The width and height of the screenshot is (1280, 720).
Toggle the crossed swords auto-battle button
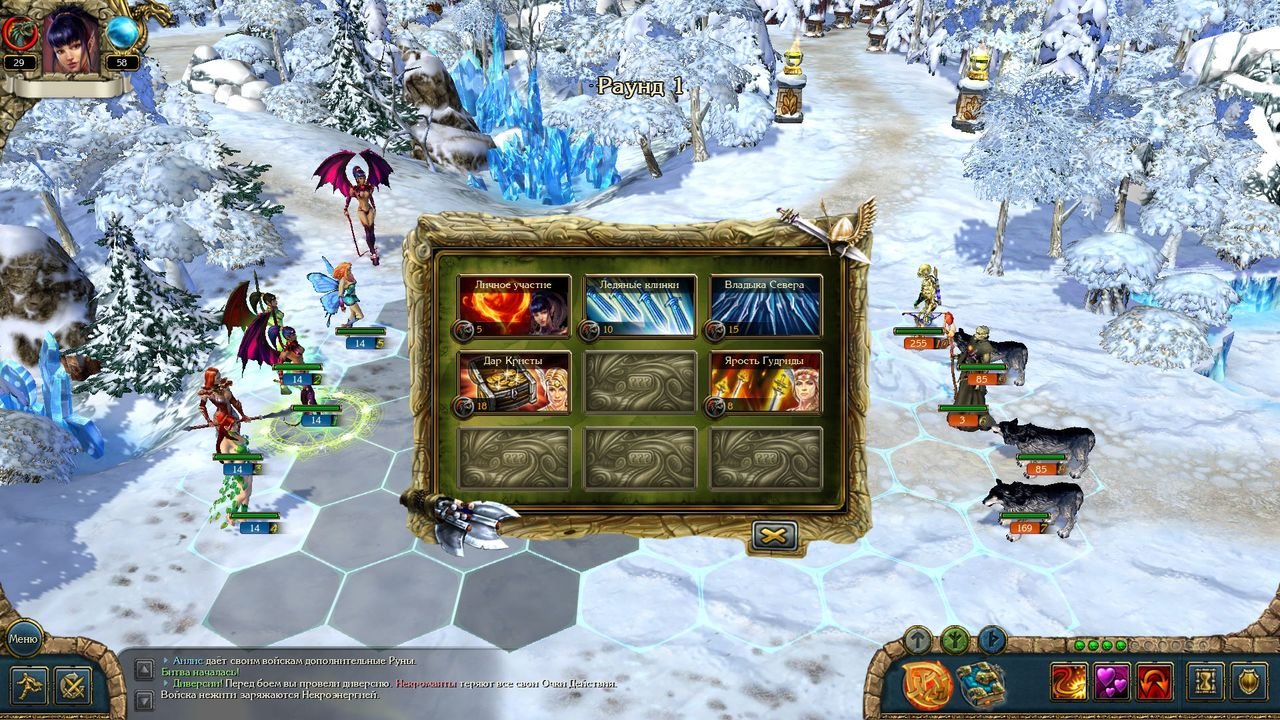click(73, 685)
